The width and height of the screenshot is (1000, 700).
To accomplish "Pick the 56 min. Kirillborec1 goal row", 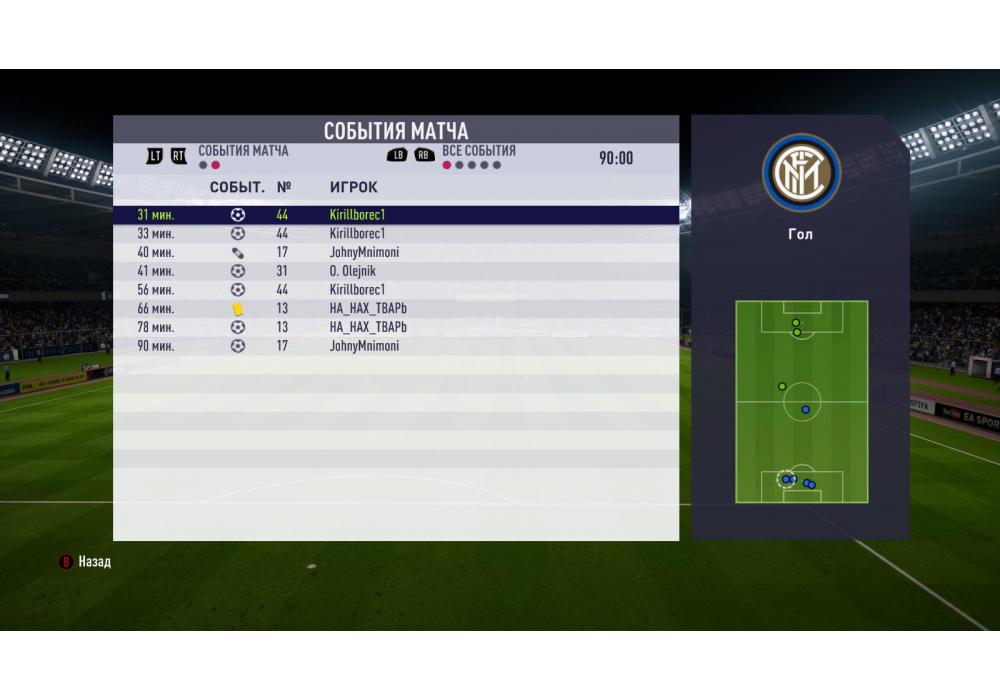I will 395,290.
